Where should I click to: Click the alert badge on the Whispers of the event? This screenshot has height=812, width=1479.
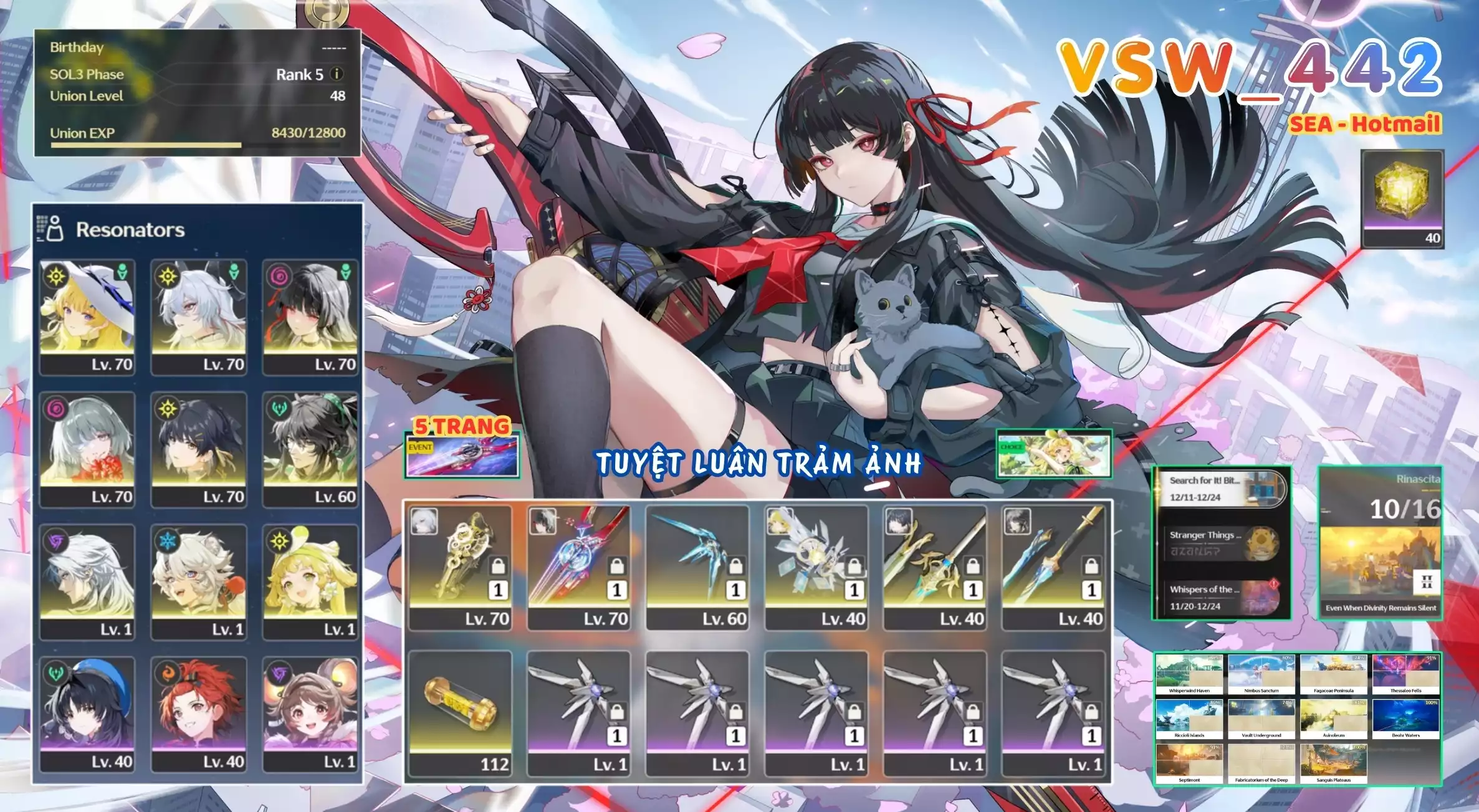[1273, 584]
